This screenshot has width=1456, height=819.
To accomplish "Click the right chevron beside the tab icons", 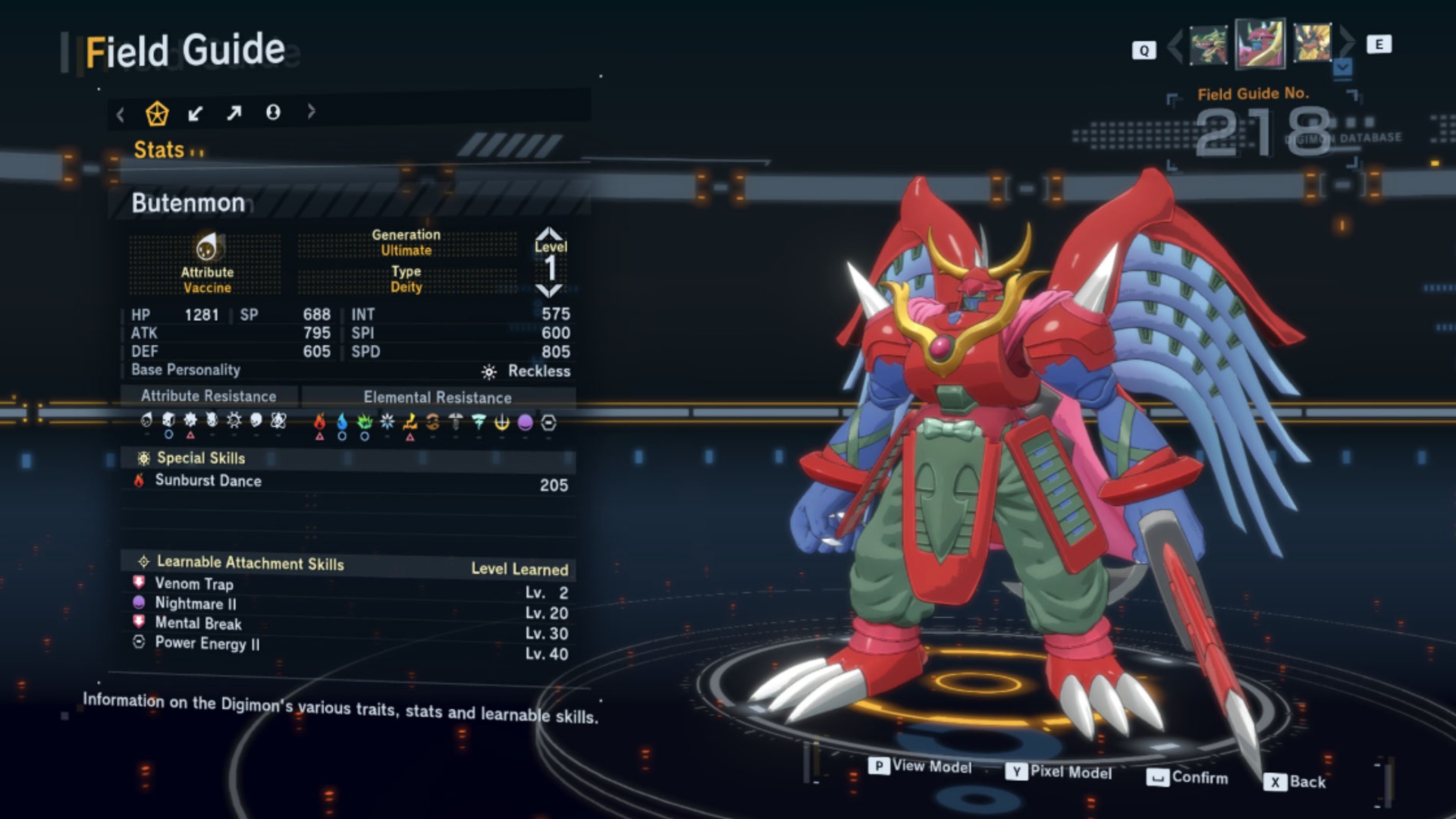I will point(311,112).
